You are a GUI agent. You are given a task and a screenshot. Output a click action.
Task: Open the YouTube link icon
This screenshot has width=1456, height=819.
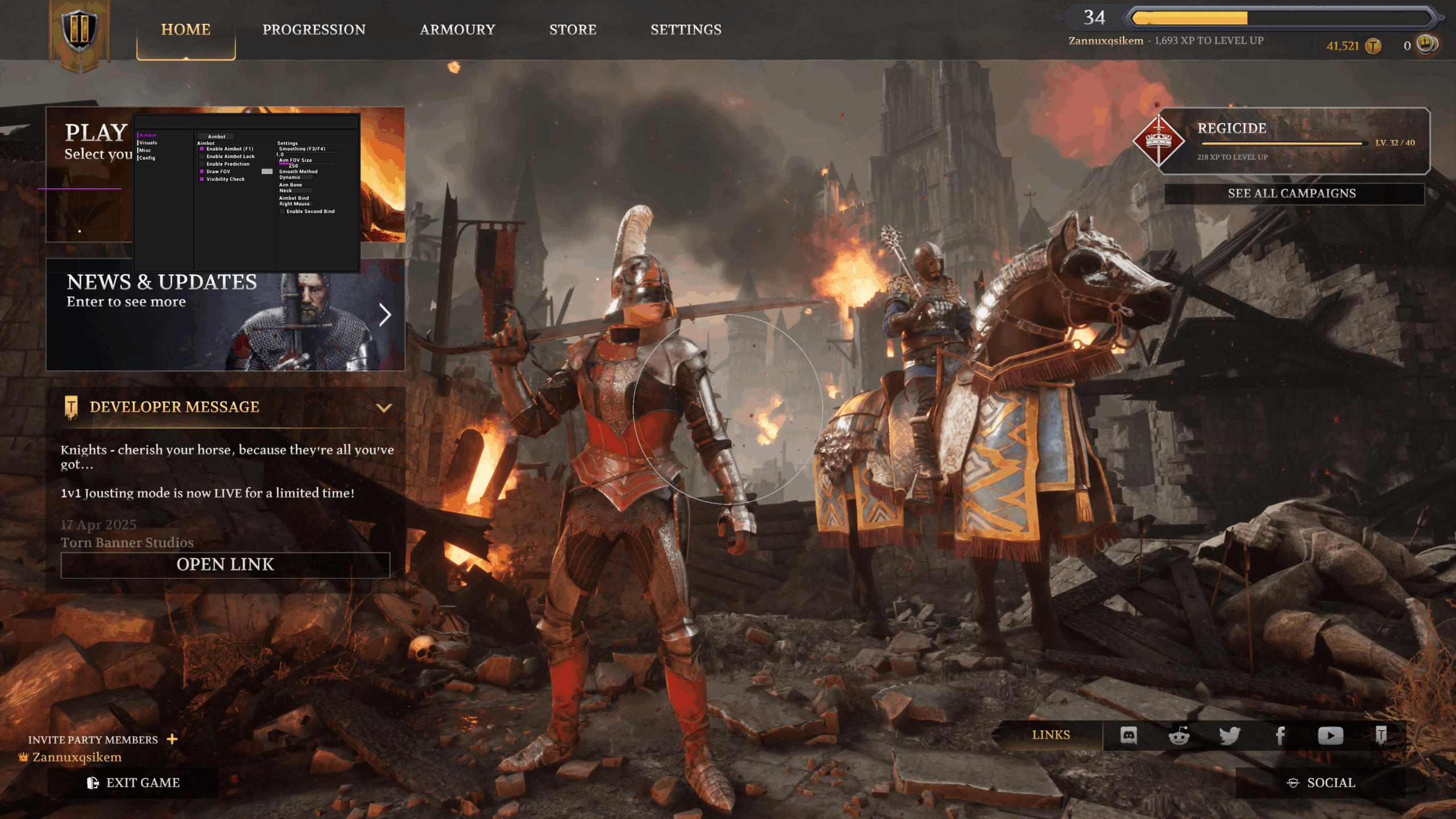[1331, 734]
